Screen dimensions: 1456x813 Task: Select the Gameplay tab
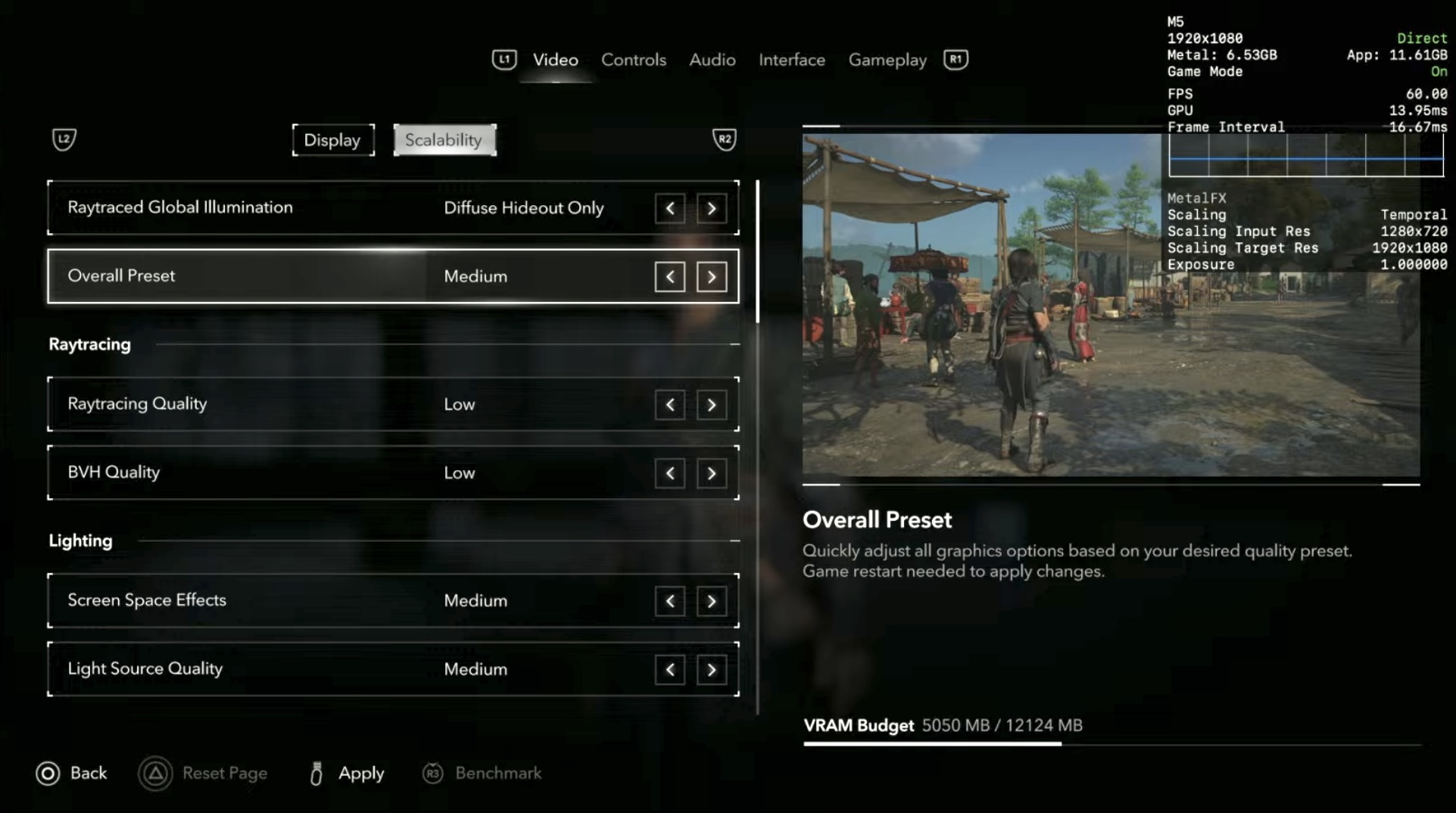[887, 60]
